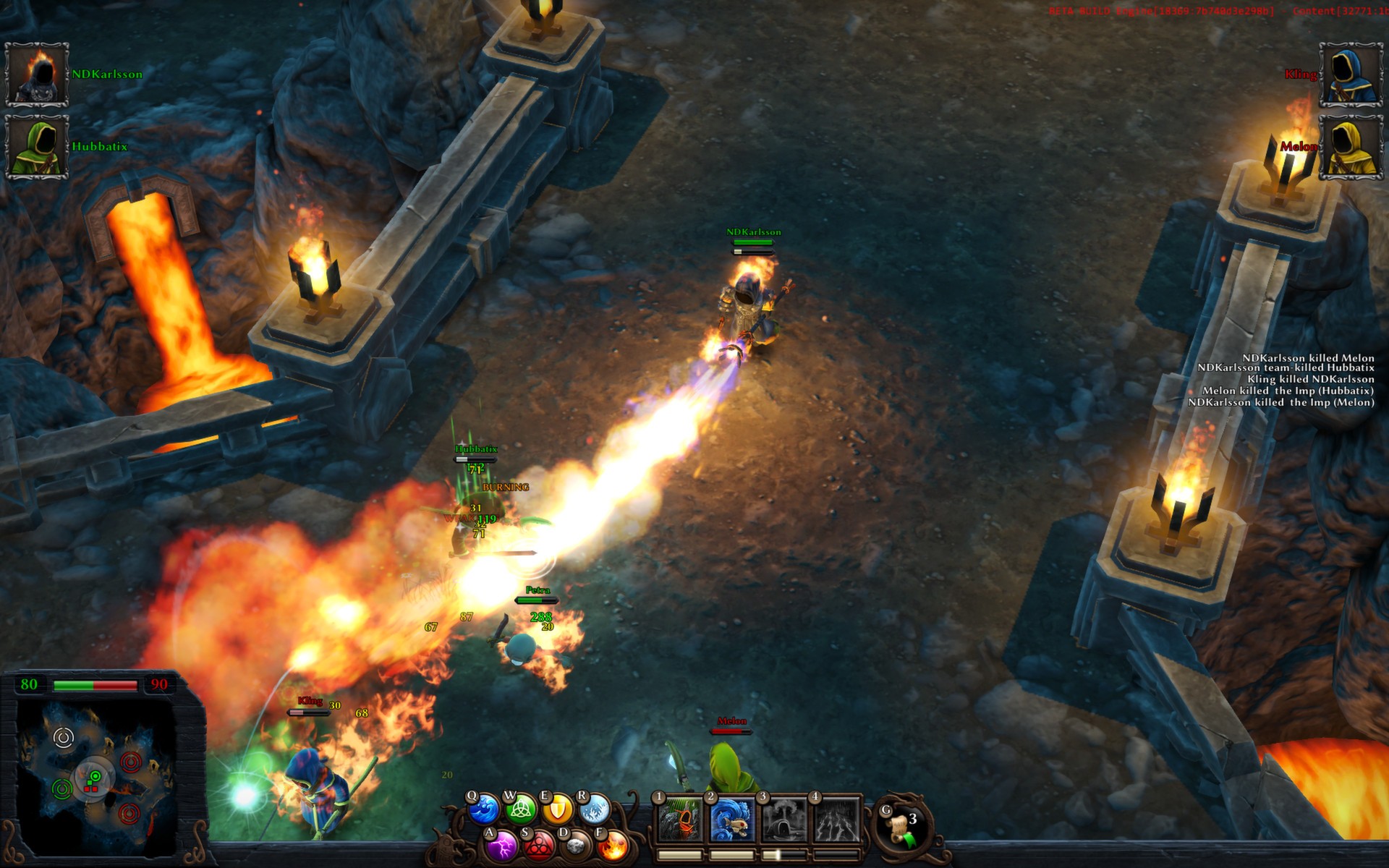Select the blue Water element orb
Image resolution: width=1389 pixels, height=868 pixels.
click(x=483, y=809)
